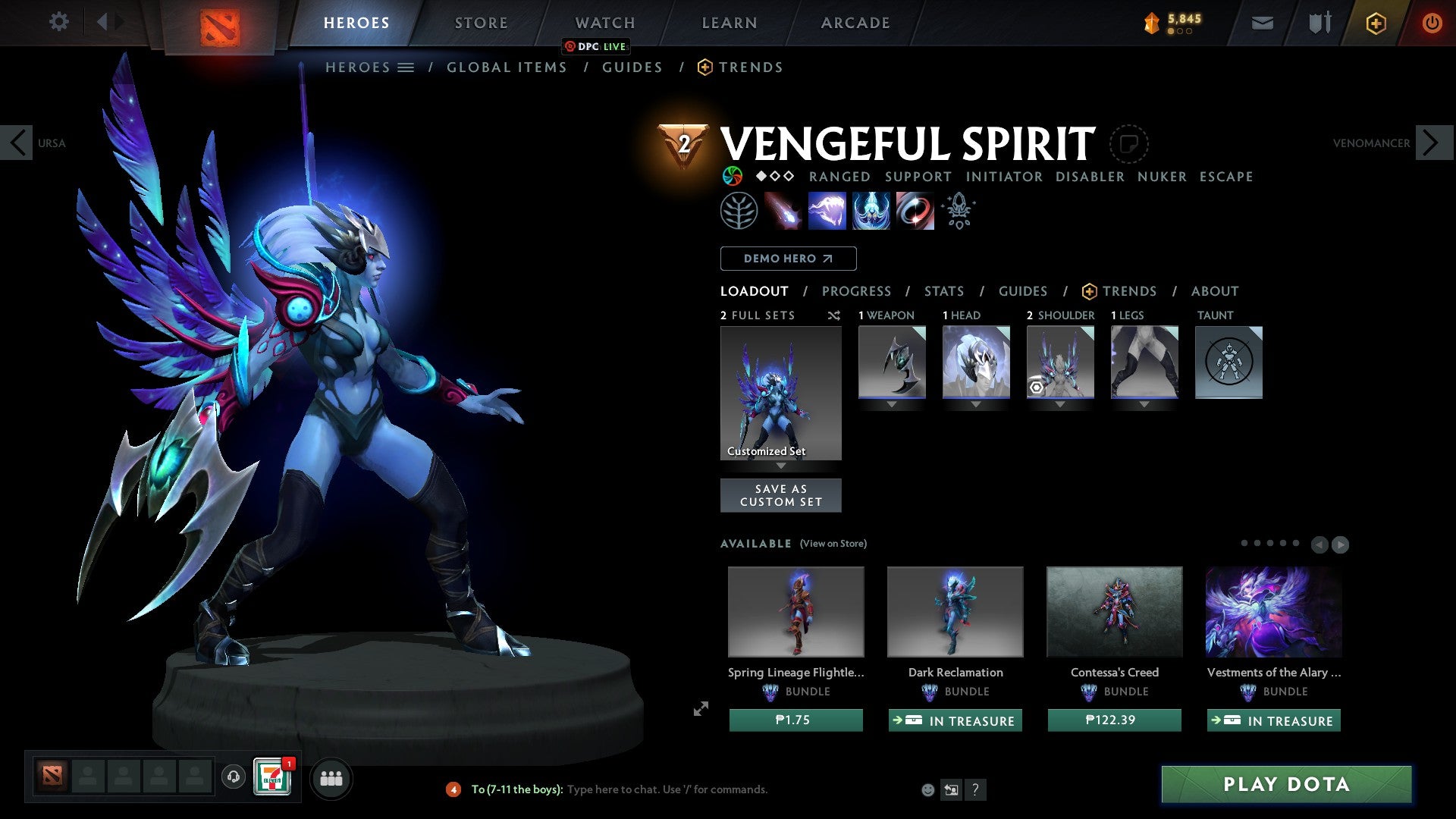Expand the weapon slot dropdown arrow

892,404
